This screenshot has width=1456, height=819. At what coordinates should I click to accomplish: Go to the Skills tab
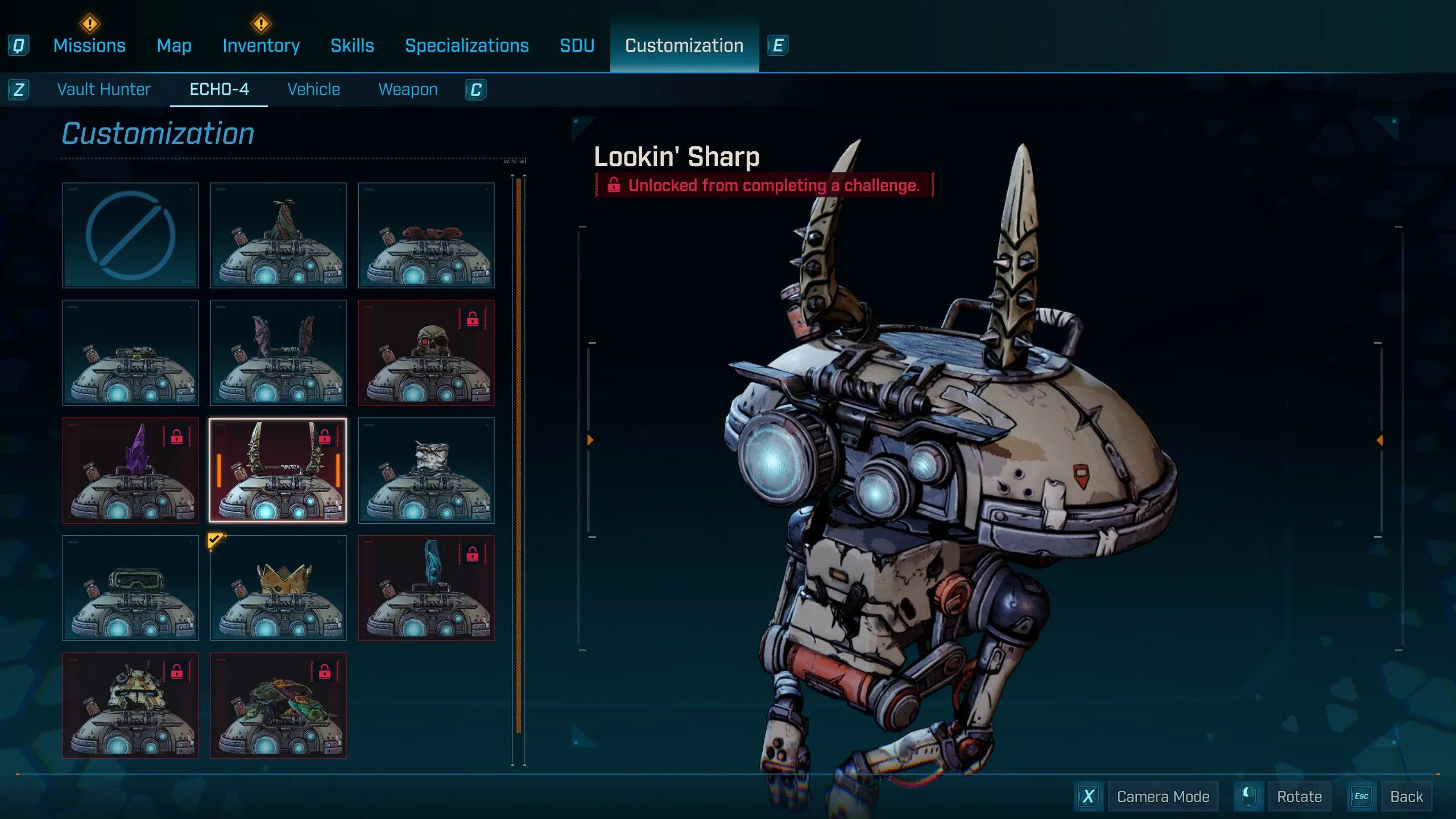click(x=352, y=45)
